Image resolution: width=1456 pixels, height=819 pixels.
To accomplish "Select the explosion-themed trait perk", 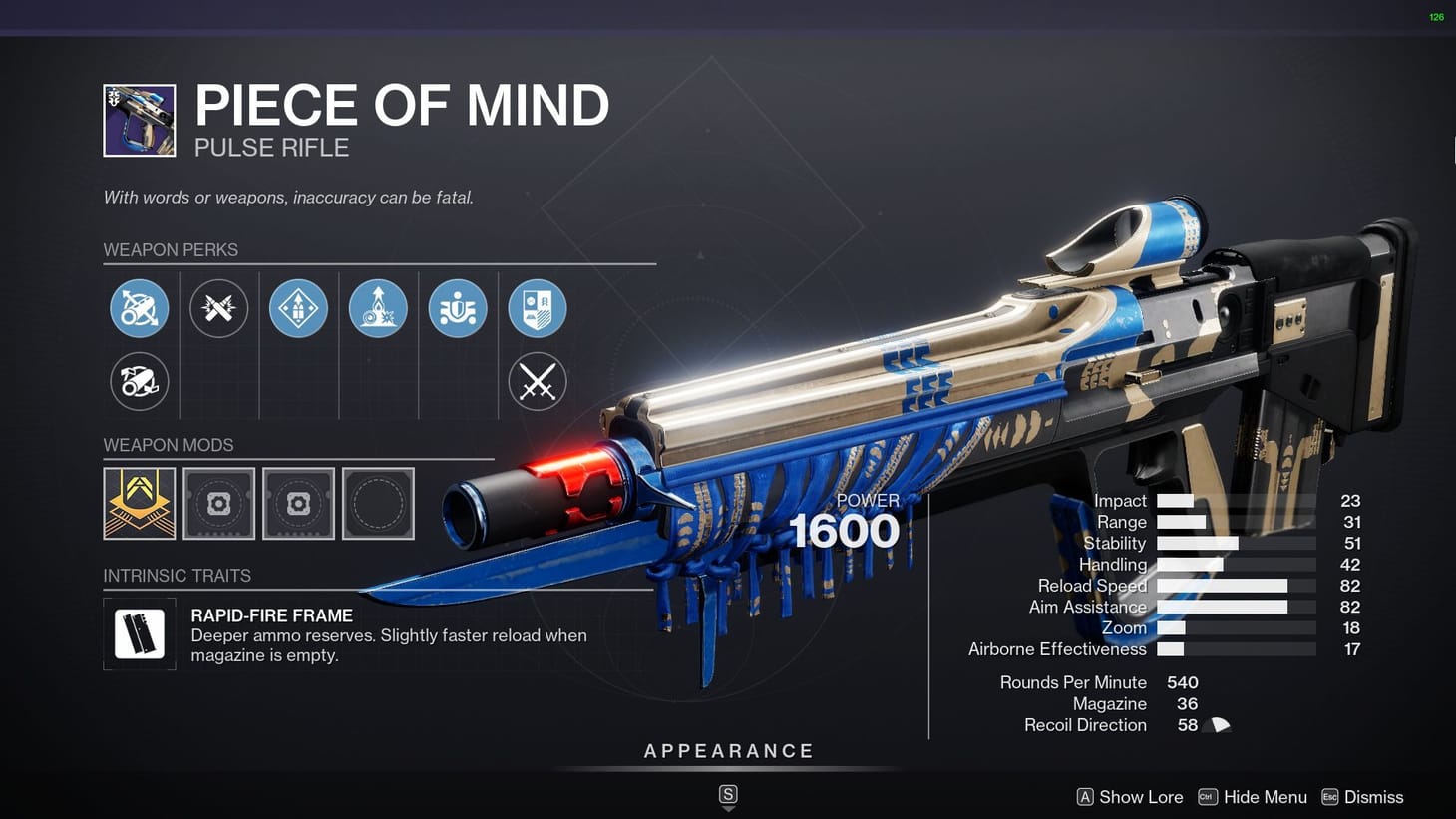I will (x=378, y=308).
